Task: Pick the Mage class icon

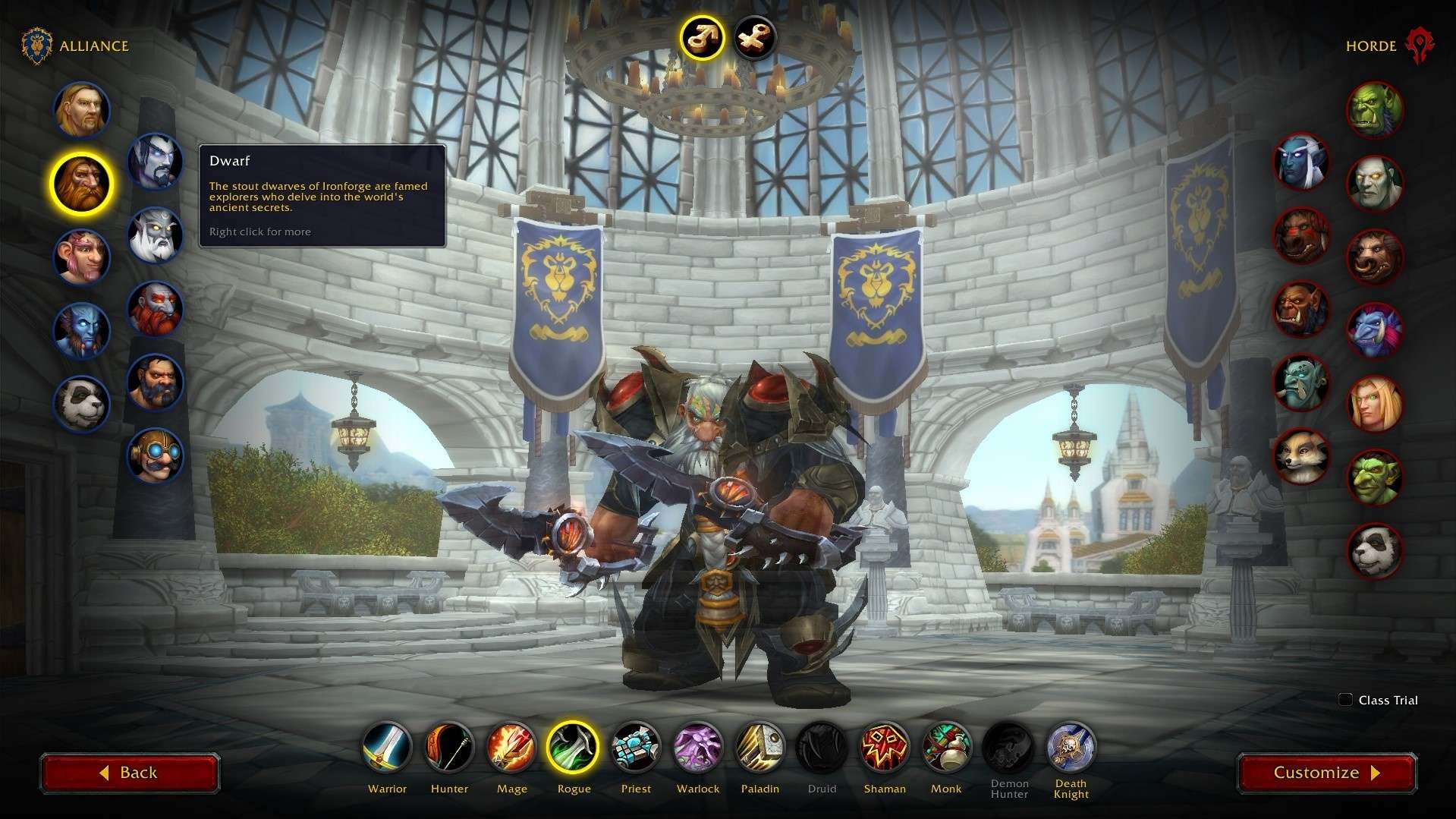Action: 511,747
